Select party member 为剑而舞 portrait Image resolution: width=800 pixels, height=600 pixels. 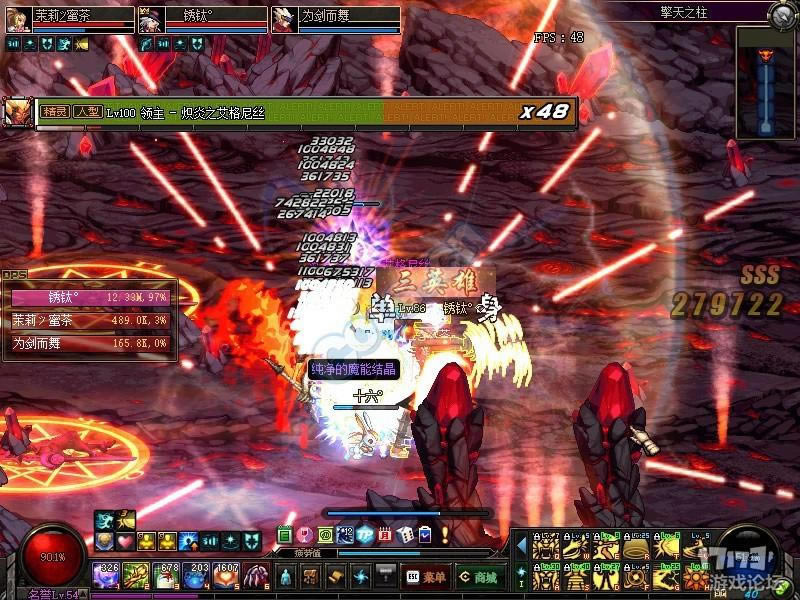(284, 20)
